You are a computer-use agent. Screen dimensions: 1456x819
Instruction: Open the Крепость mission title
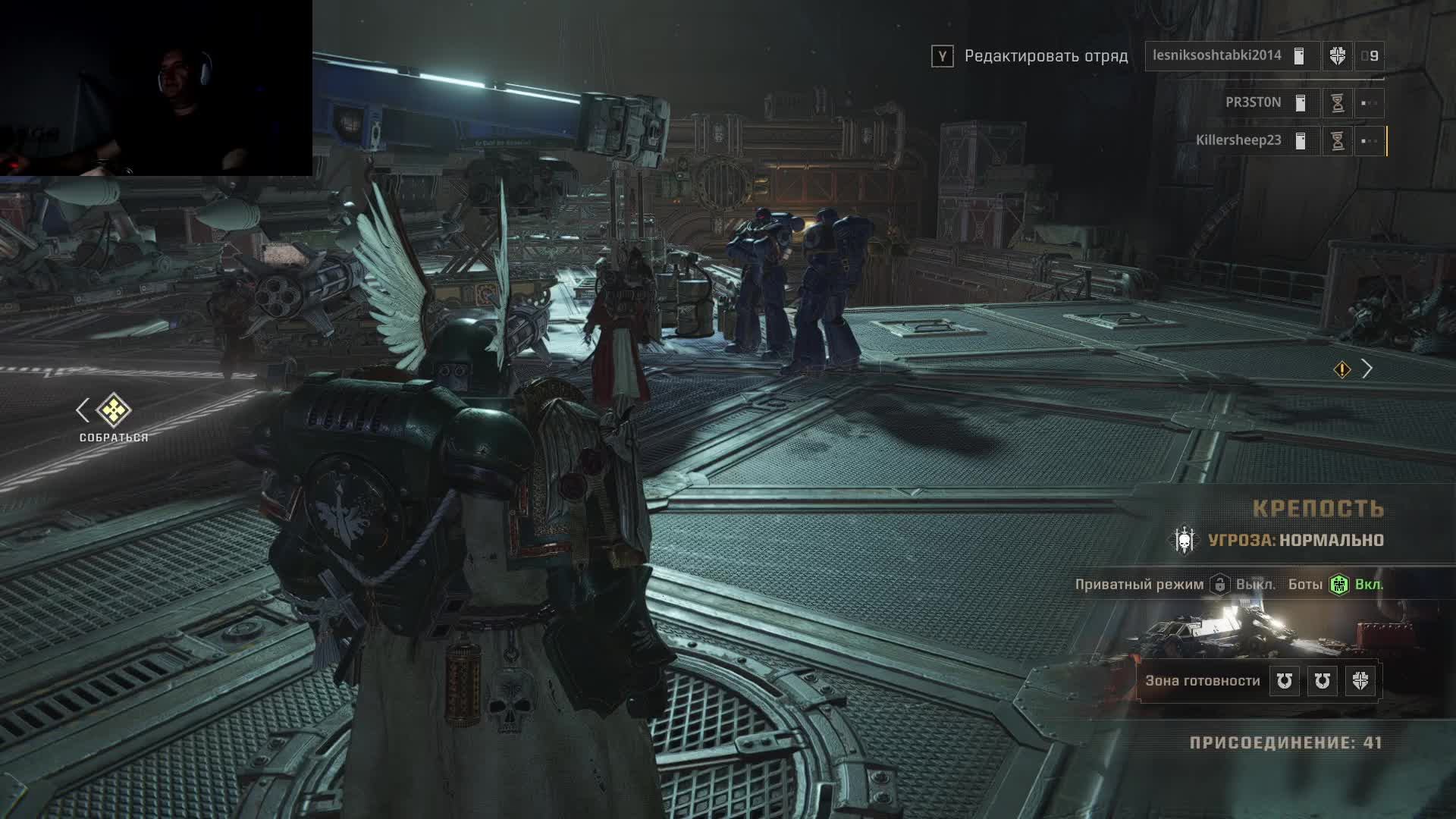1318,508
